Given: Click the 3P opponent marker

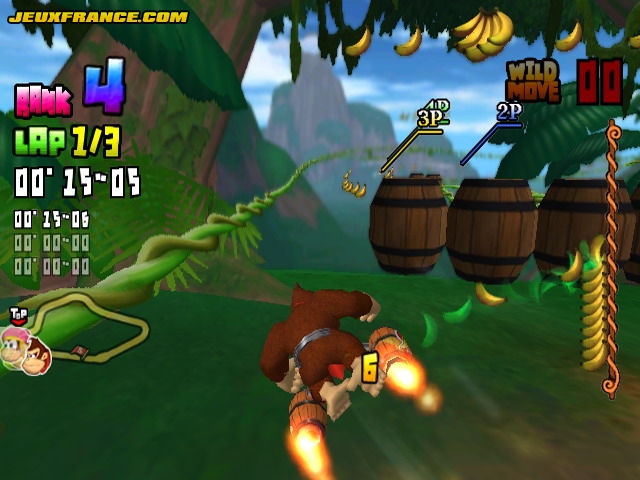Looking at the screenshot, I should pyautogui.click(x=430, y=119).
